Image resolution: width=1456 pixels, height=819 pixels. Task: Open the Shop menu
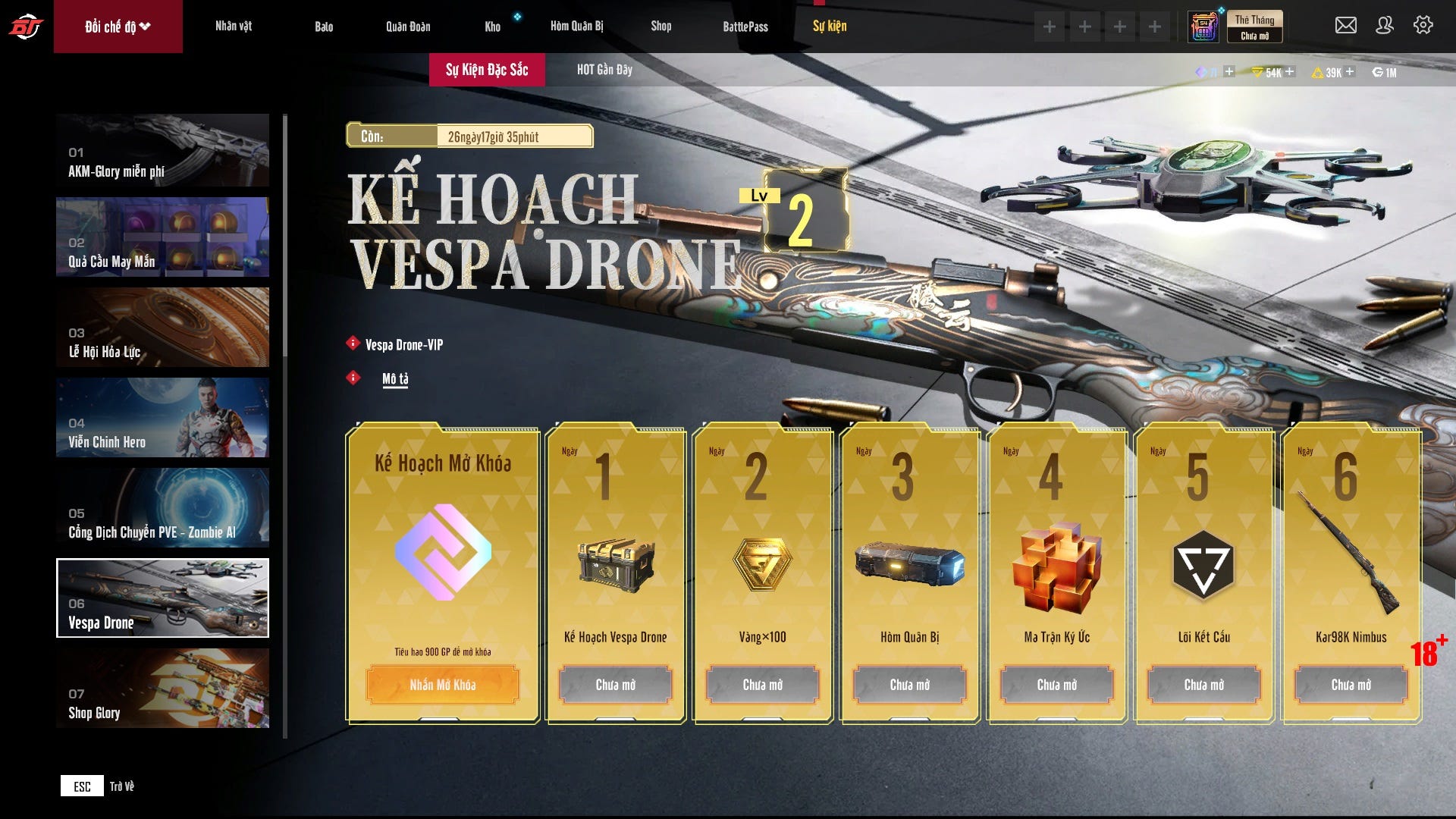click(x=661, y=27)
